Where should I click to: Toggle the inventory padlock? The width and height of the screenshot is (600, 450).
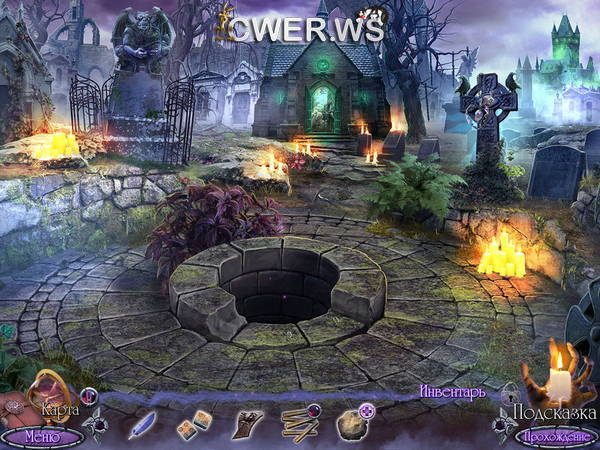[509, 393]
